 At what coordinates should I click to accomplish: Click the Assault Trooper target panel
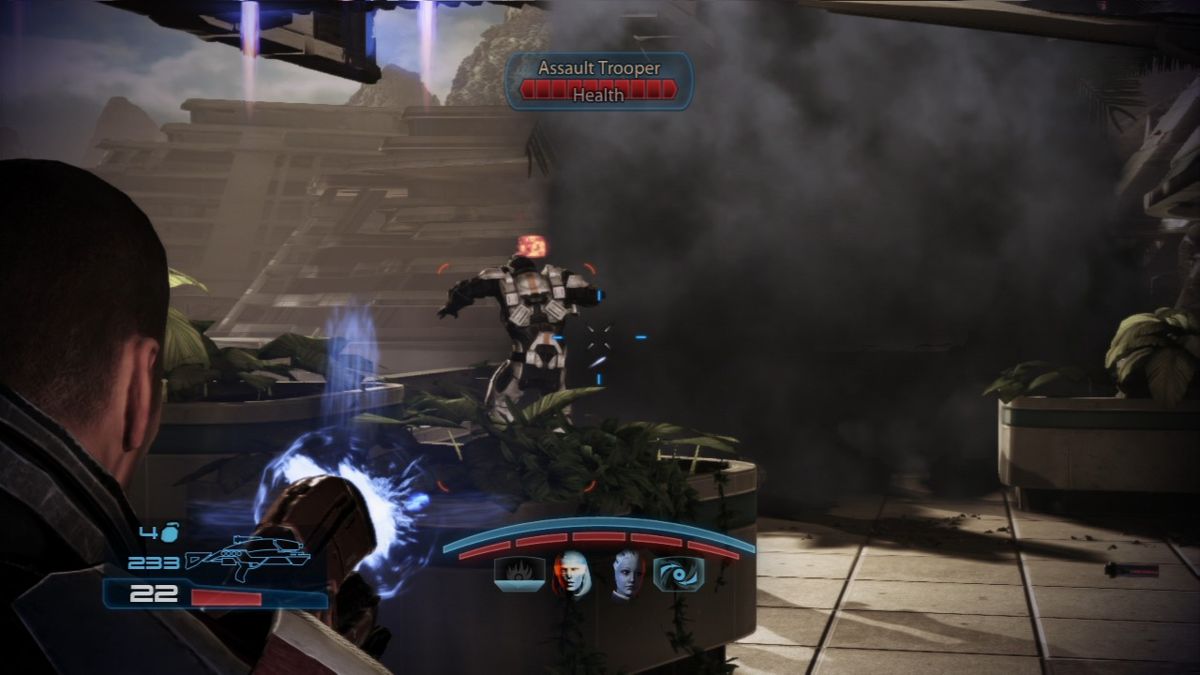tap(599, 81)
